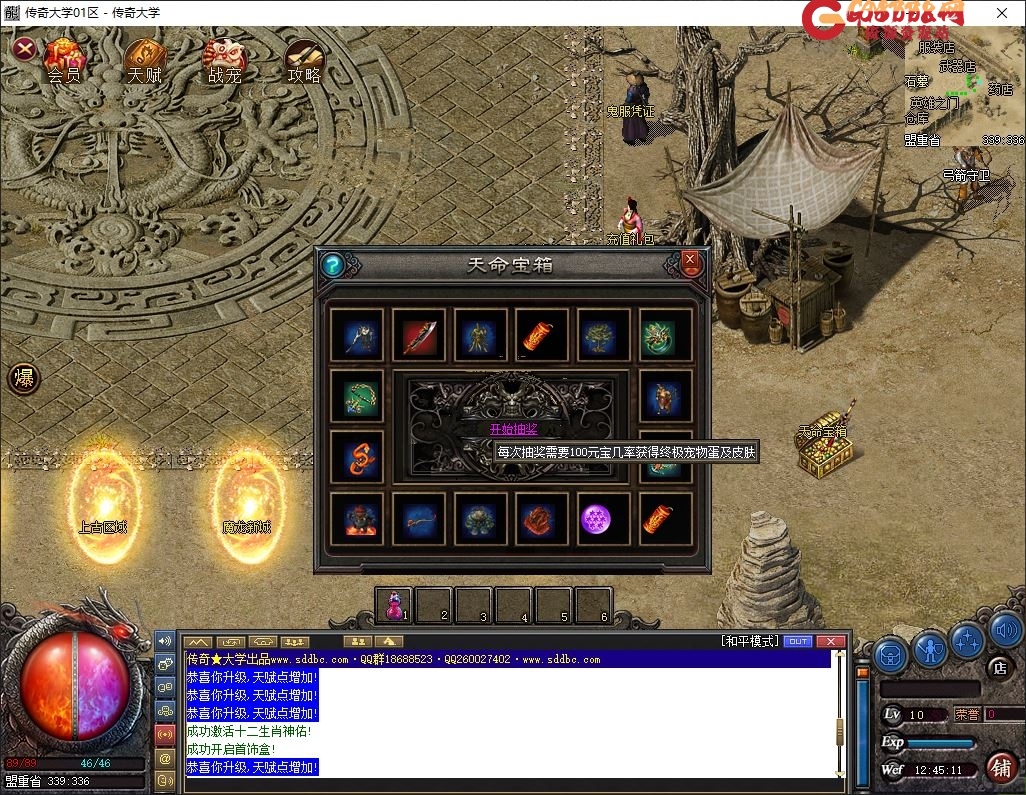Open the 爆 drop info button
This screenshot has width=1026, height=795.
point(24,378)
